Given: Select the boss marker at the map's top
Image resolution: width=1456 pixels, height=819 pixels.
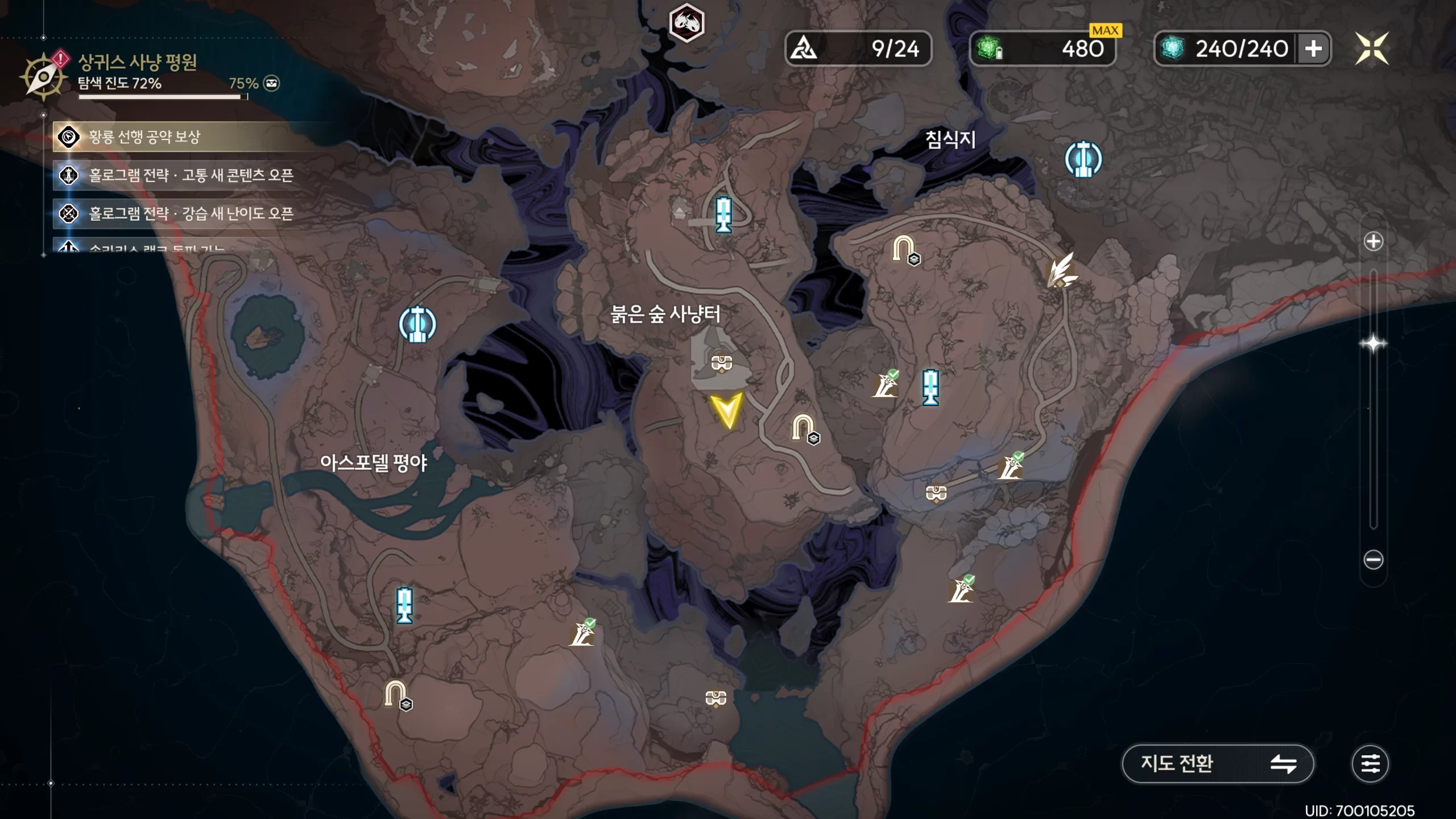Looking at the screenshot, I should pyautogui.click(x=686, y=23).
